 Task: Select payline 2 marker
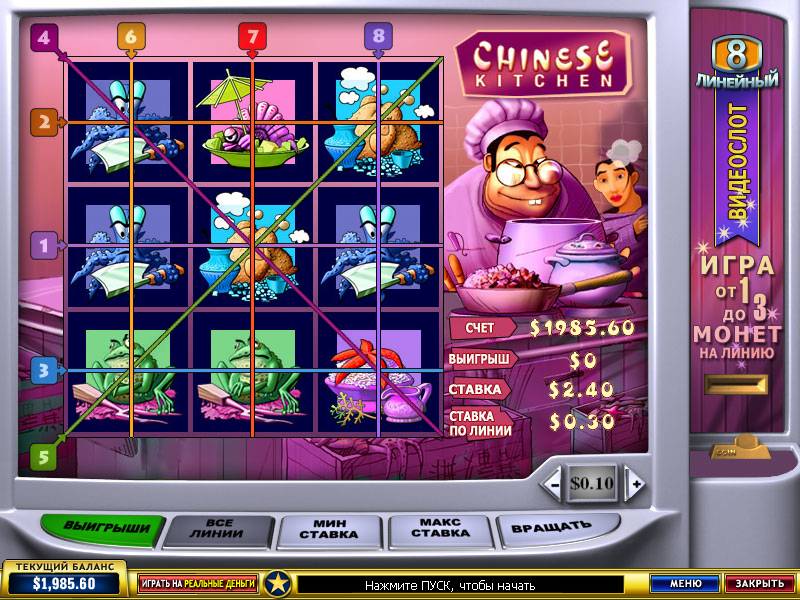click(x=42, y=123)
